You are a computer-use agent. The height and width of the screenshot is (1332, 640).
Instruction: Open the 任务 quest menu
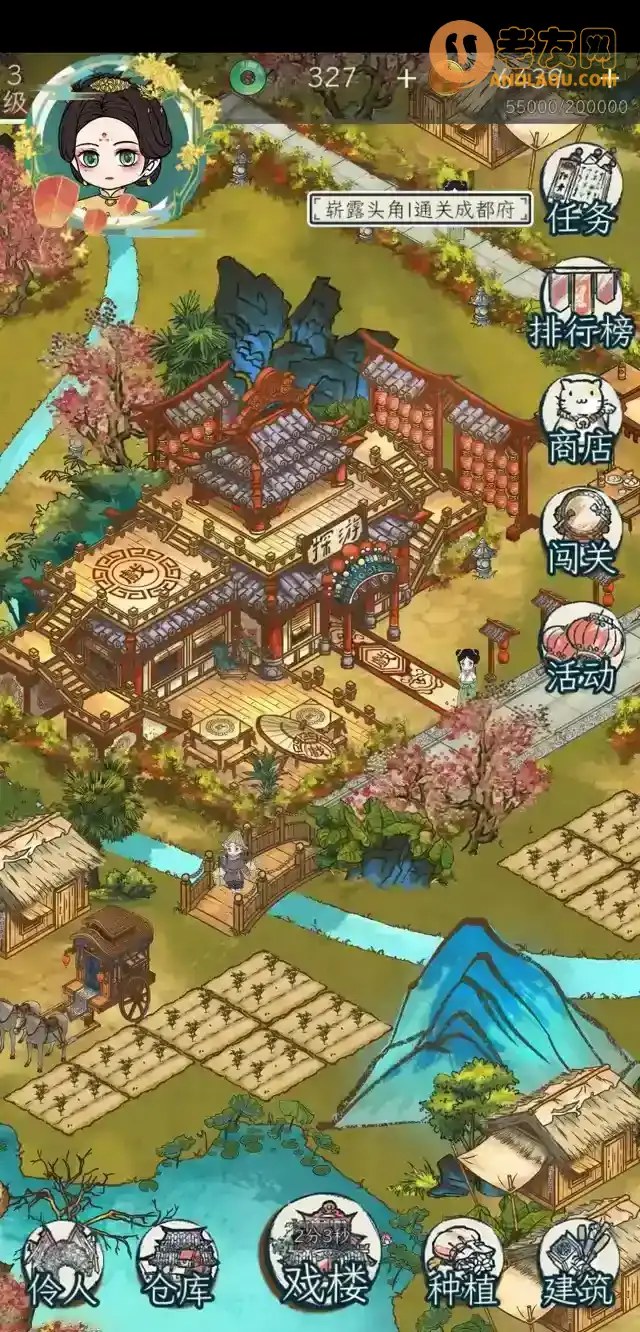point(581,189)
